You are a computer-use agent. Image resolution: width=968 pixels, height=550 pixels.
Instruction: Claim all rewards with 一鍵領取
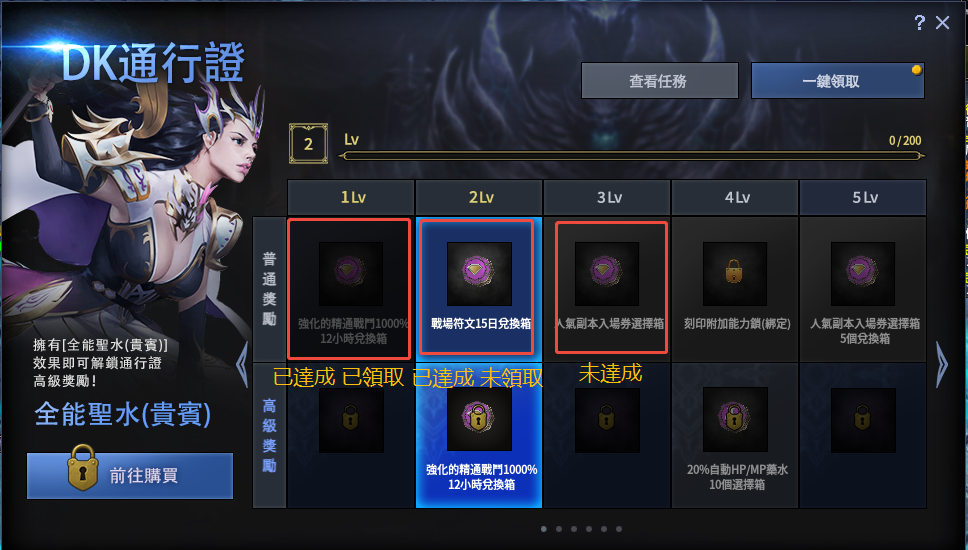pos(837,81)
